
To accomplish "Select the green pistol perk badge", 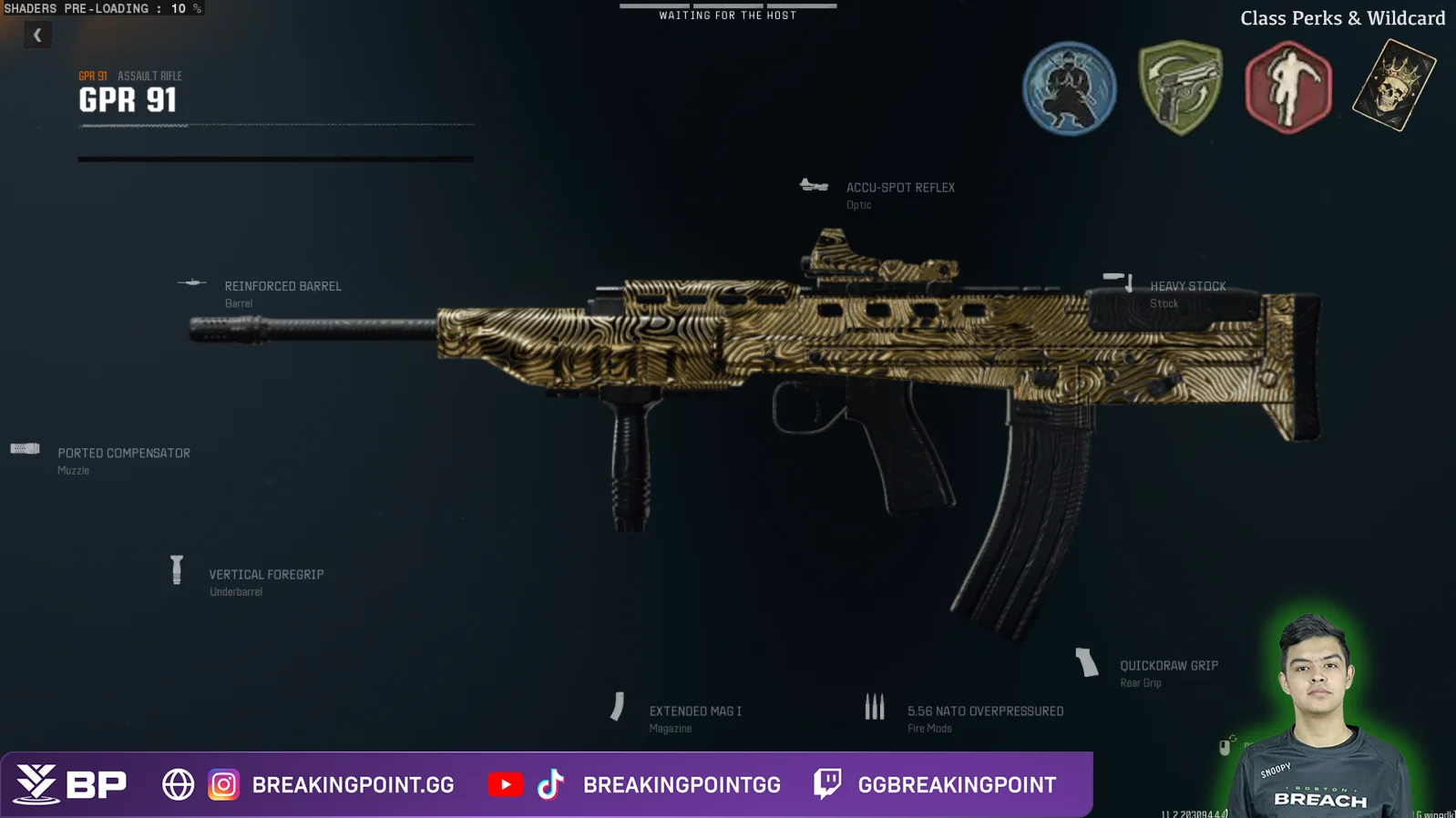I will [x=1179, y=89].
